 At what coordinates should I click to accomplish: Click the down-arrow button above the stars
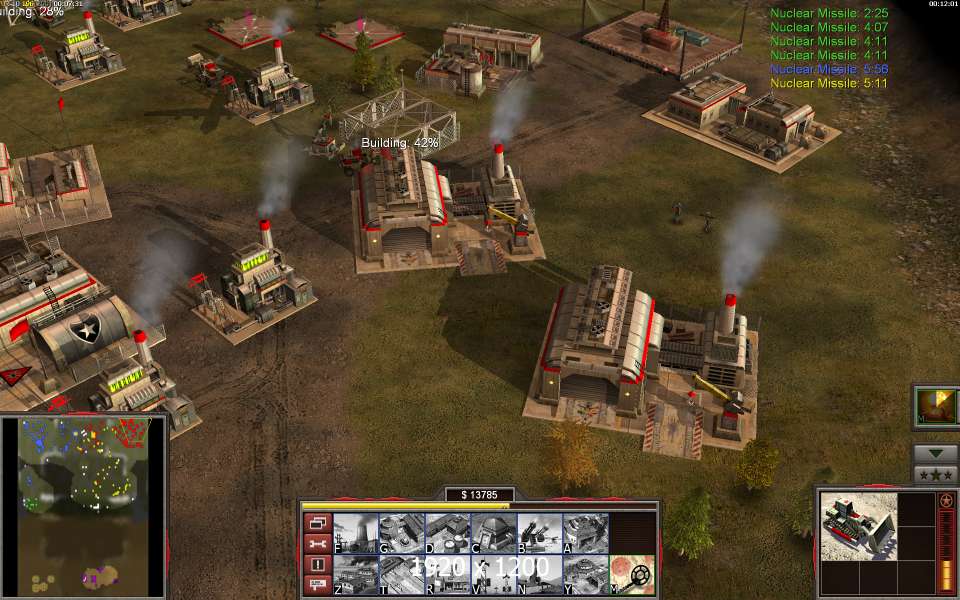tap(935, 453)
